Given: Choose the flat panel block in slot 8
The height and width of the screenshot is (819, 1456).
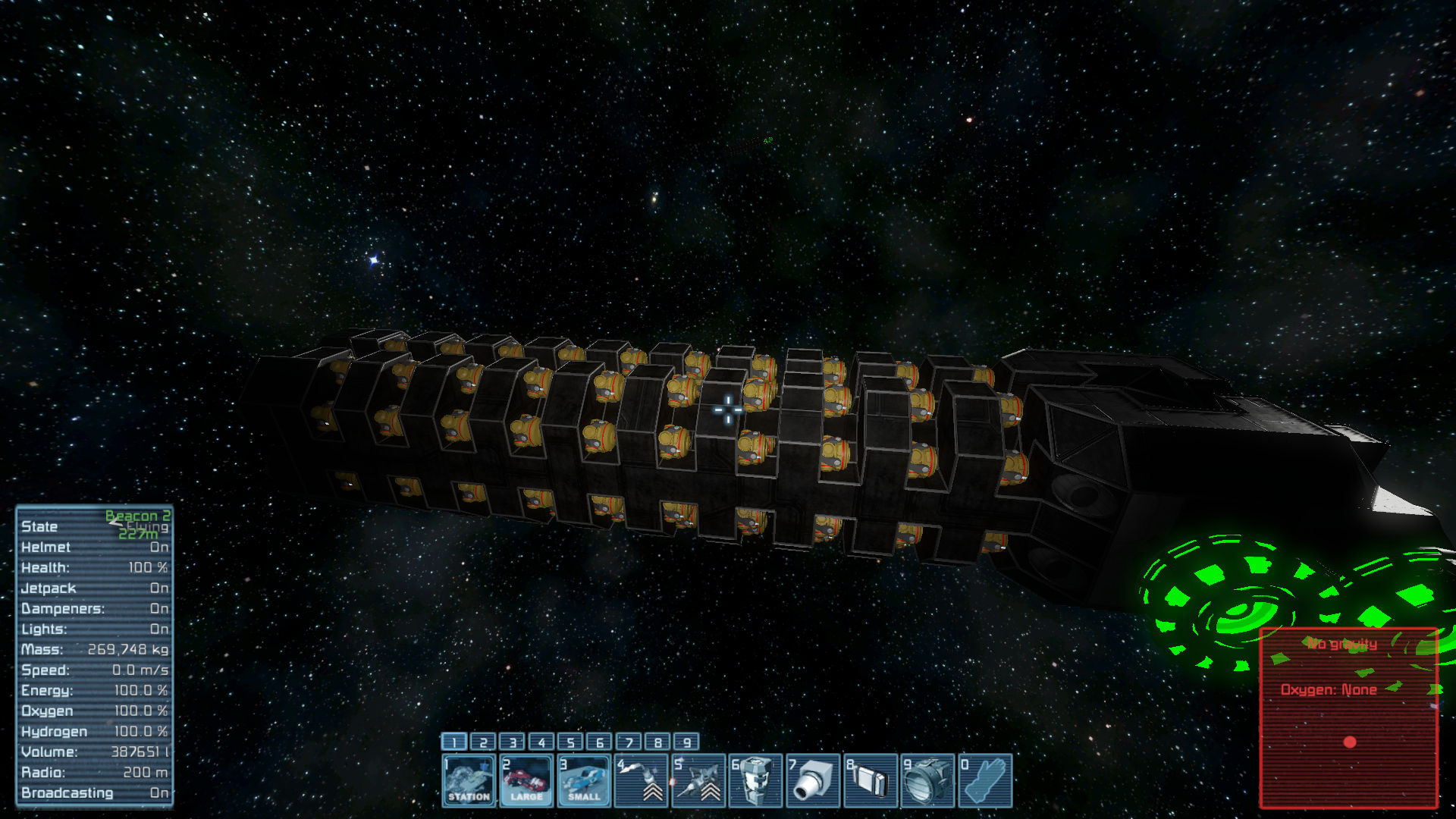Looking at the screenshot, I should 871,780.
